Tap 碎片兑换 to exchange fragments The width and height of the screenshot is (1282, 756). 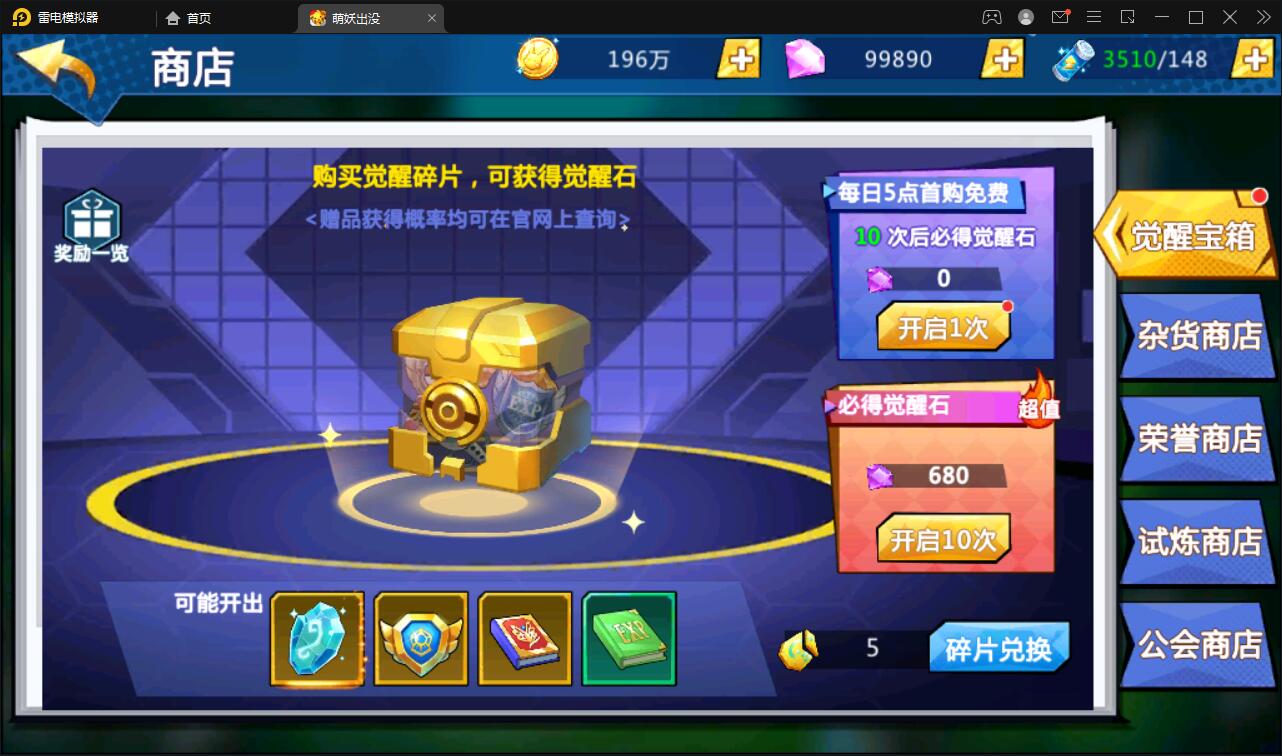tap(998, 648)
